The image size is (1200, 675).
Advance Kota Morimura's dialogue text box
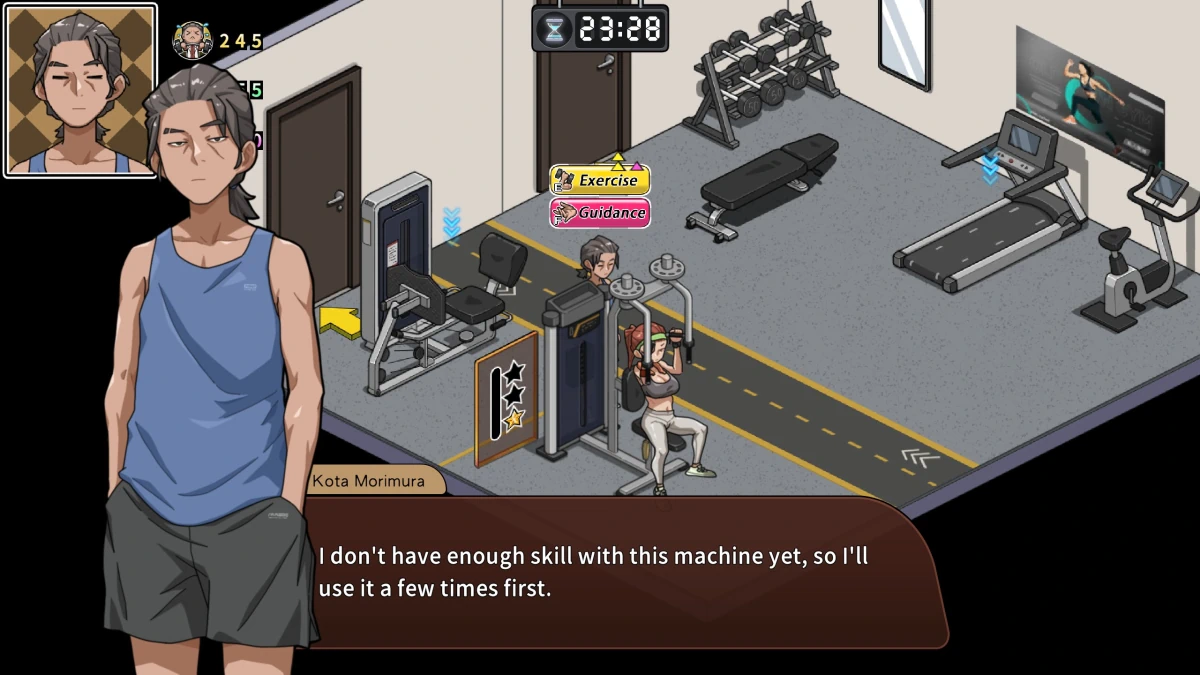pos(620,572)
